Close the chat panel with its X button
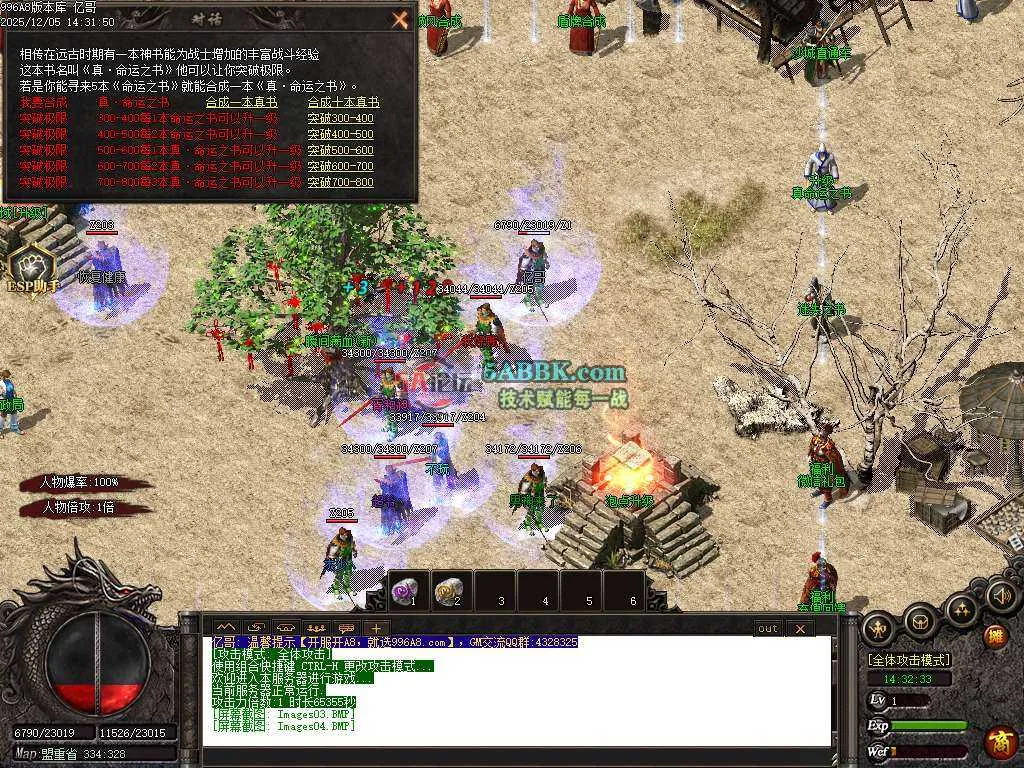Screen dimensions: 1024x768 coord(800,628)
